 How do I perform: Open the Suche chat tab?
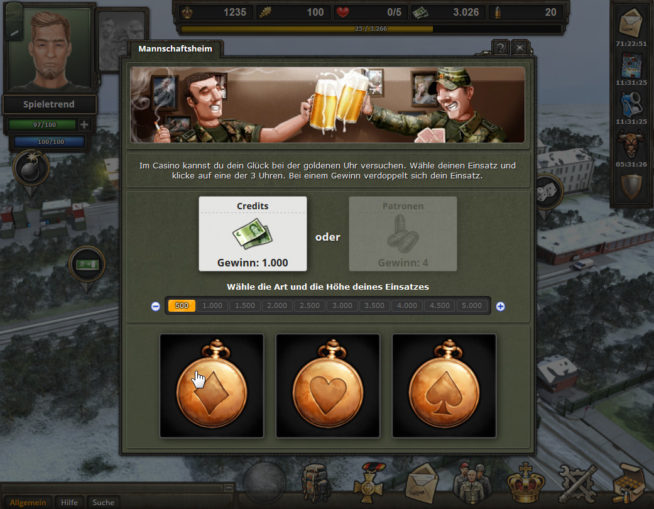(102, 502)
